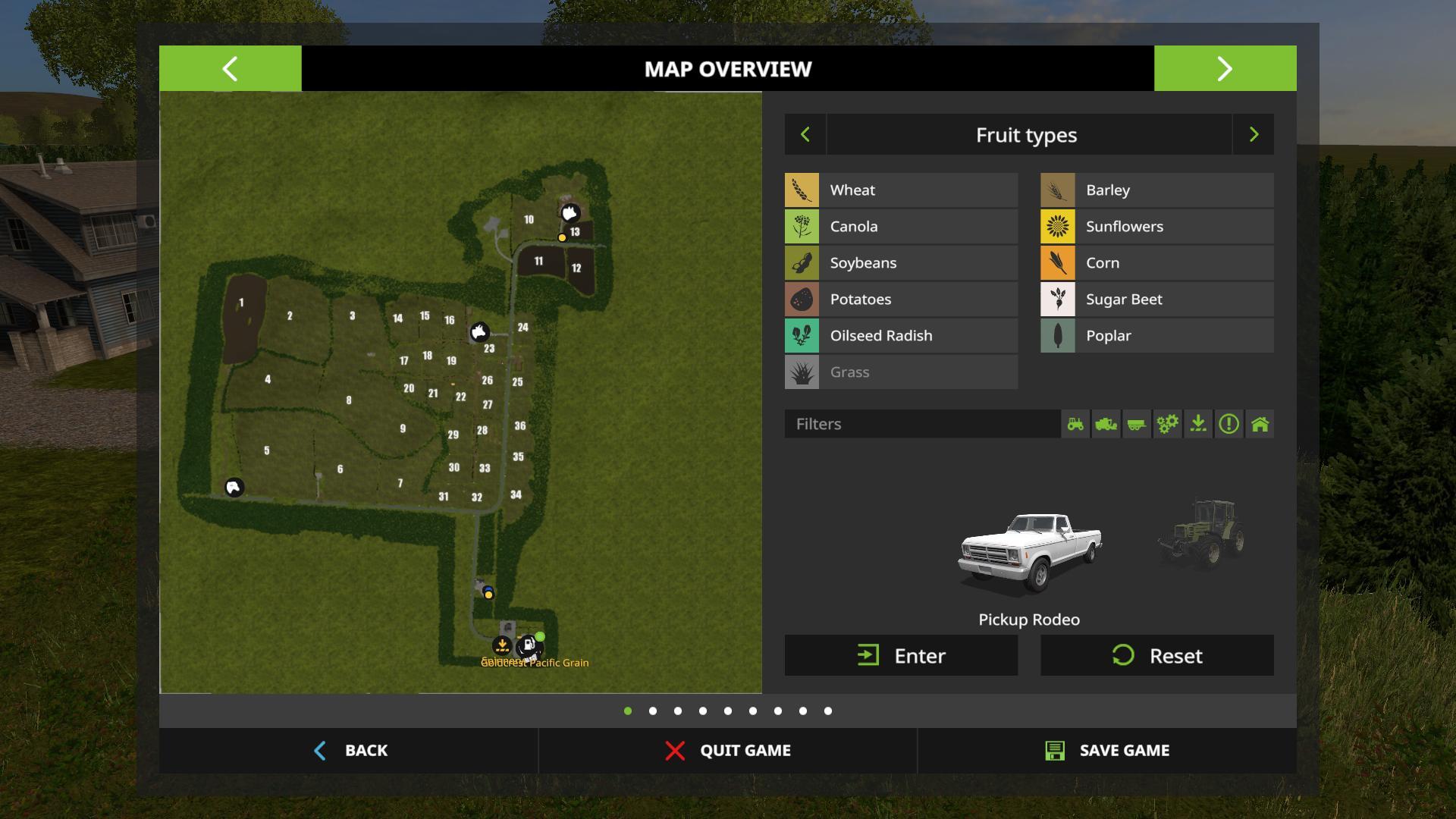Switch to the next map overview category

pyautogui.click(x=1254, y=135)
